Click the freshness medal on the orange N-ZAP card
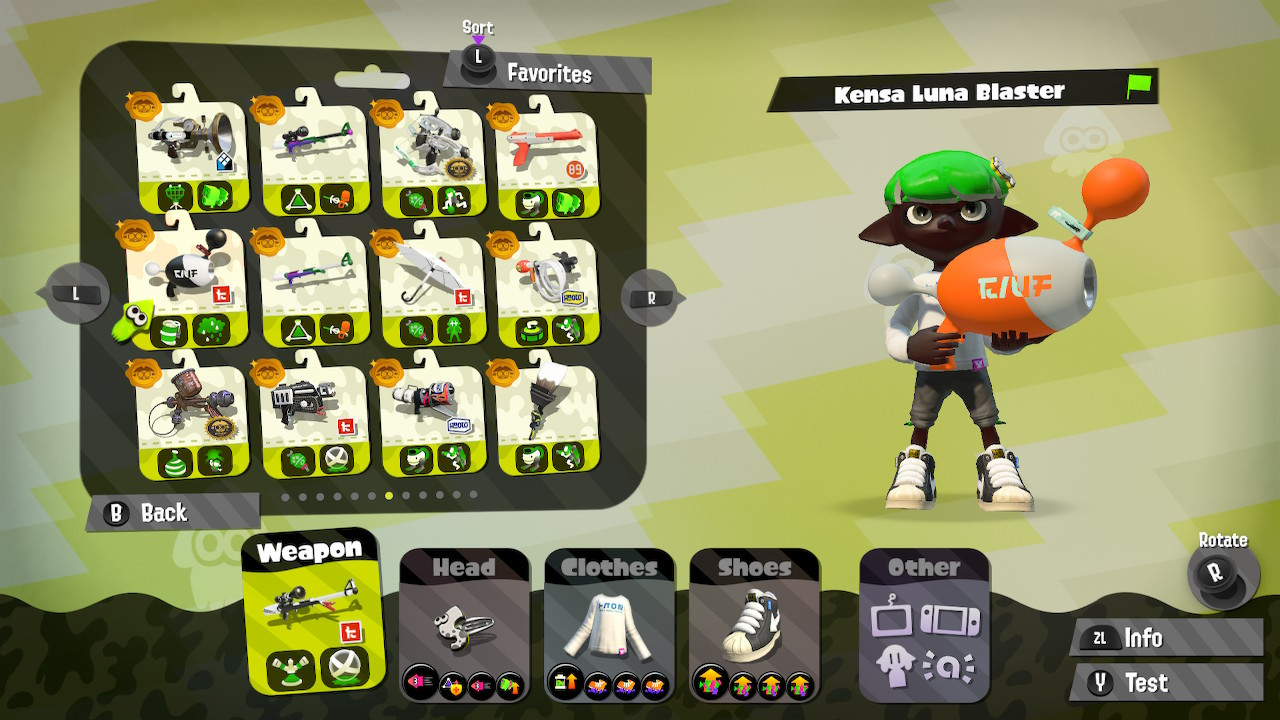 pos(502,115)
